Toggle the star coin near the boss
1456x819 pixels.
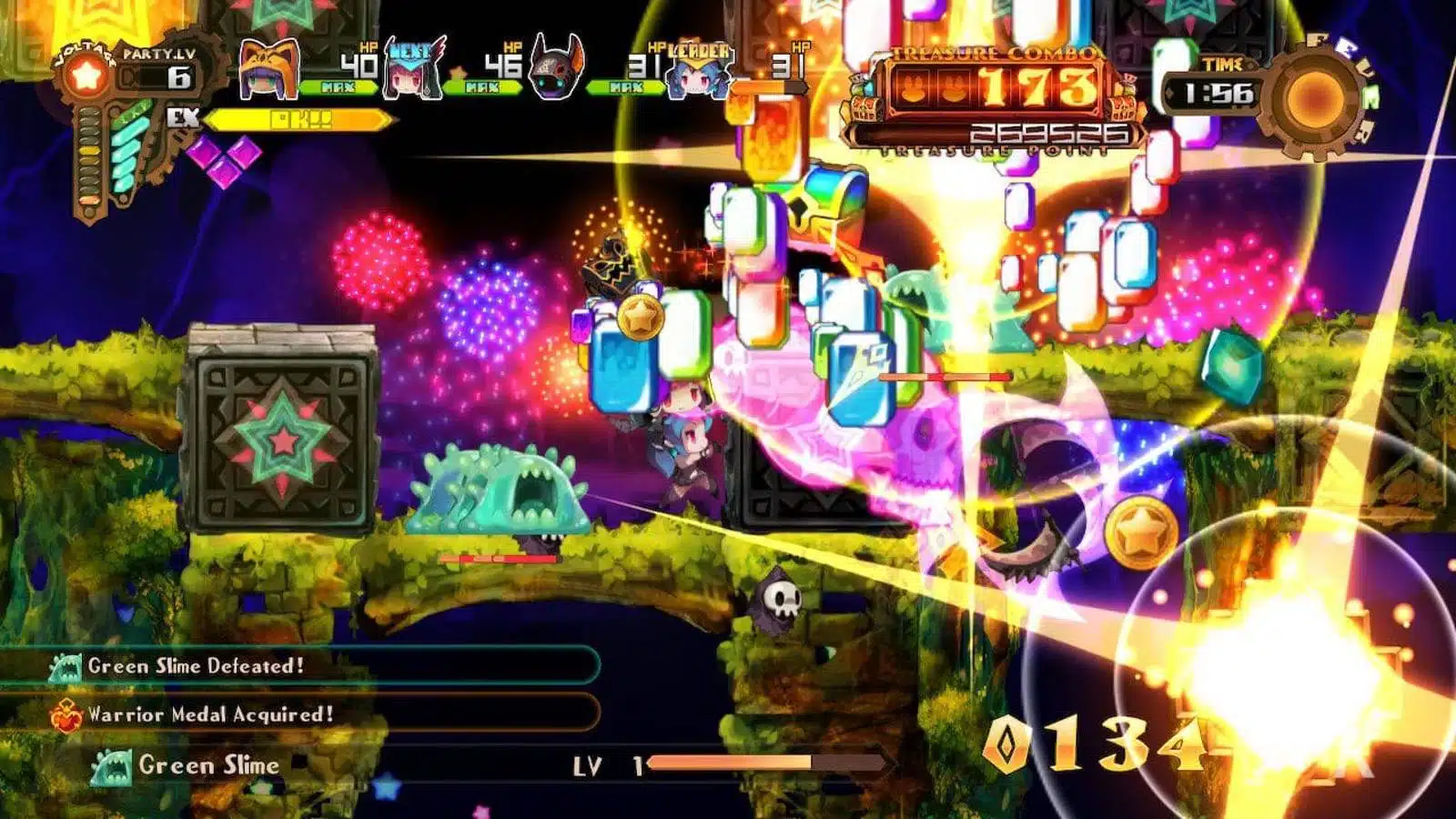[x=642, y=318]
